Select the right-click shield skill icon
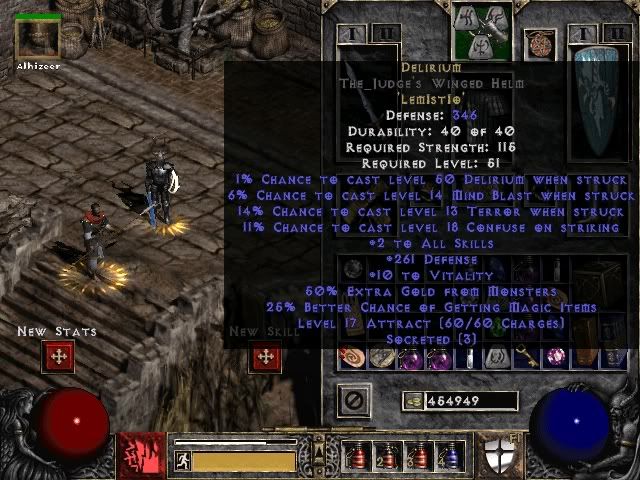Screen dimensions: 640x480 [499, 455]
